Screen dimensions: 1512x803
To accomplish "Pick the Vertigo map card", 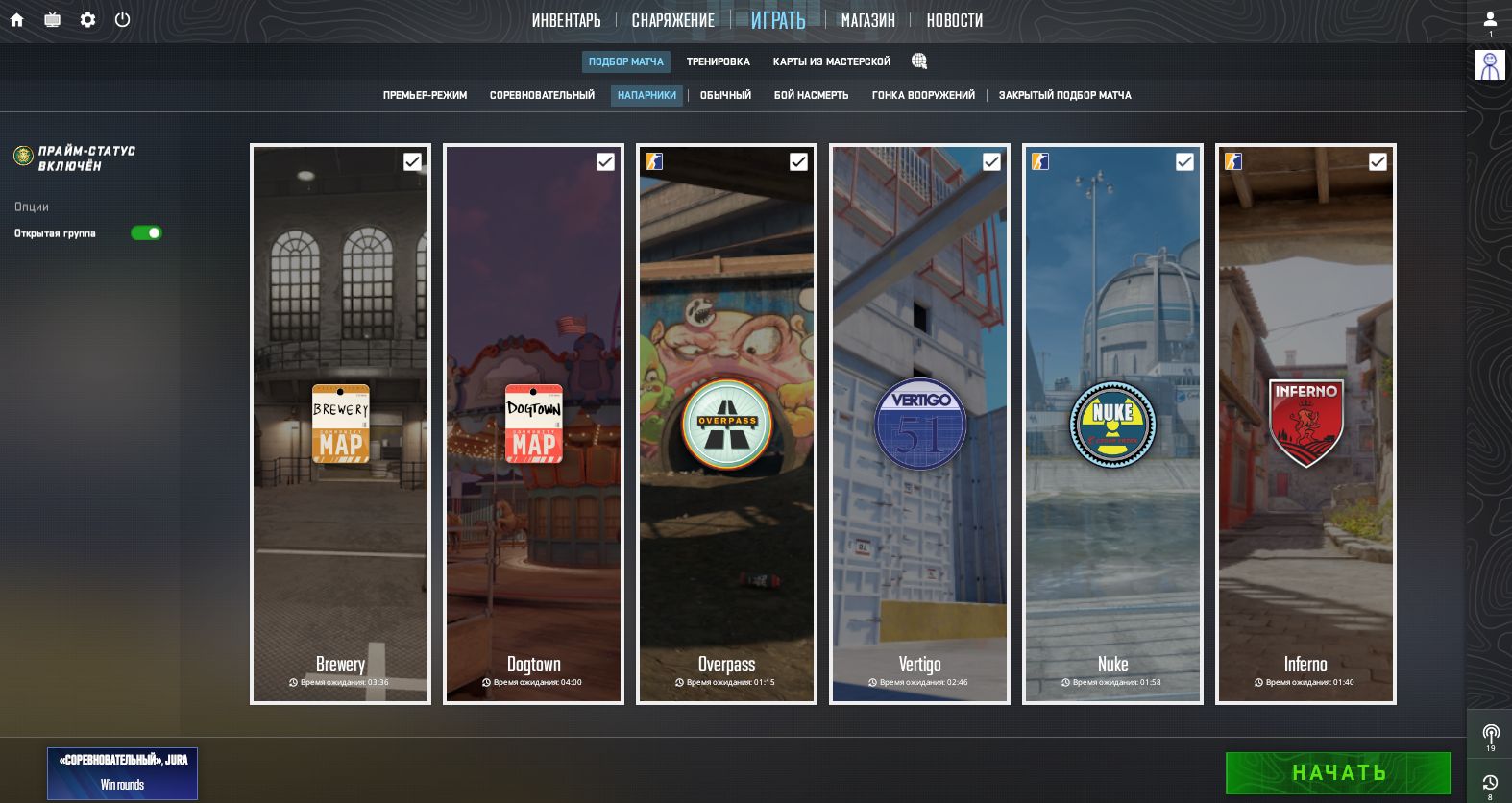I will click(x=919, y=424).
